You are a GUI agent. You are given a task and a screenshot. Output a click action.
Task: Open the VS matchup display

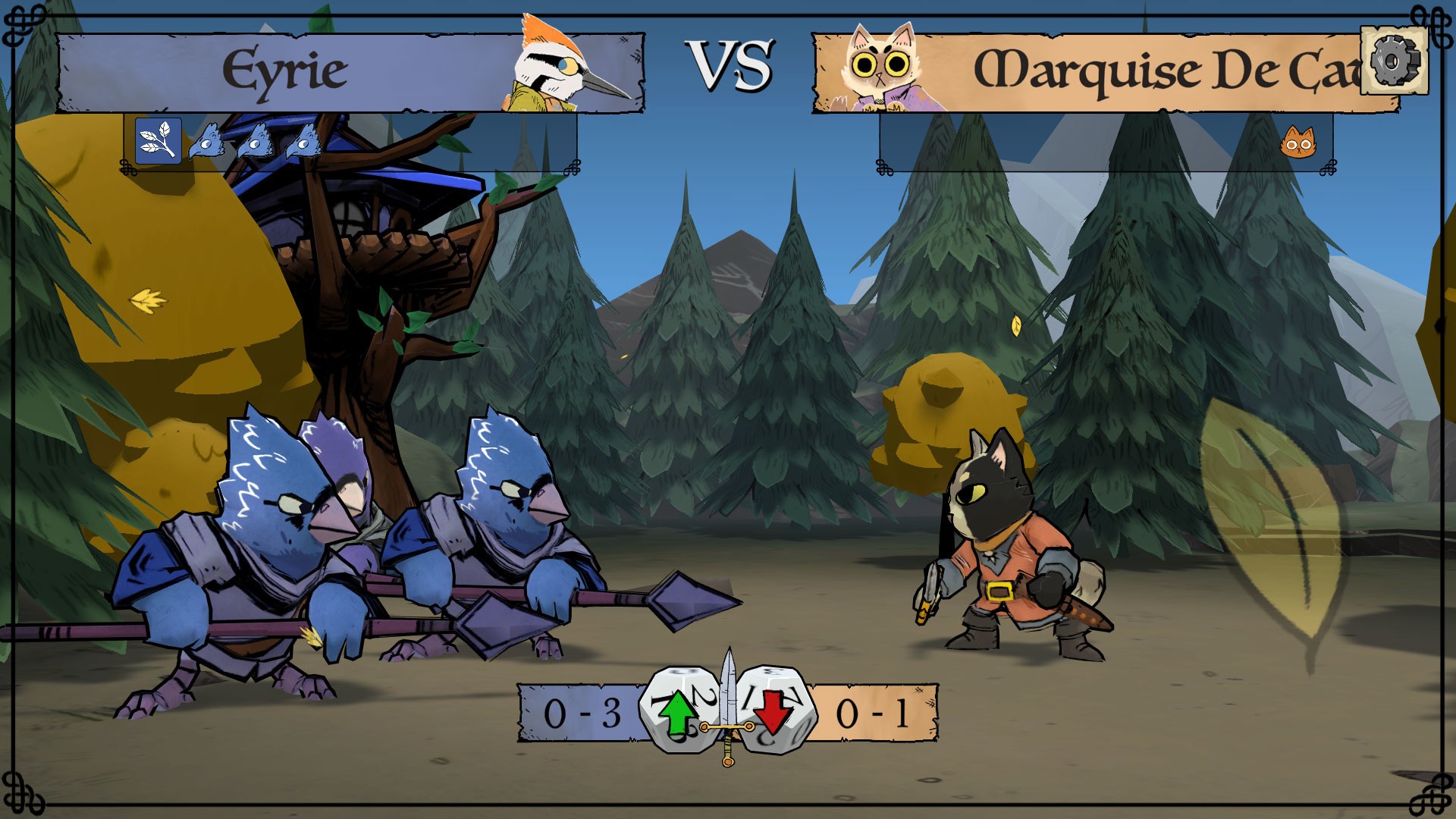[x=730, y=64]
